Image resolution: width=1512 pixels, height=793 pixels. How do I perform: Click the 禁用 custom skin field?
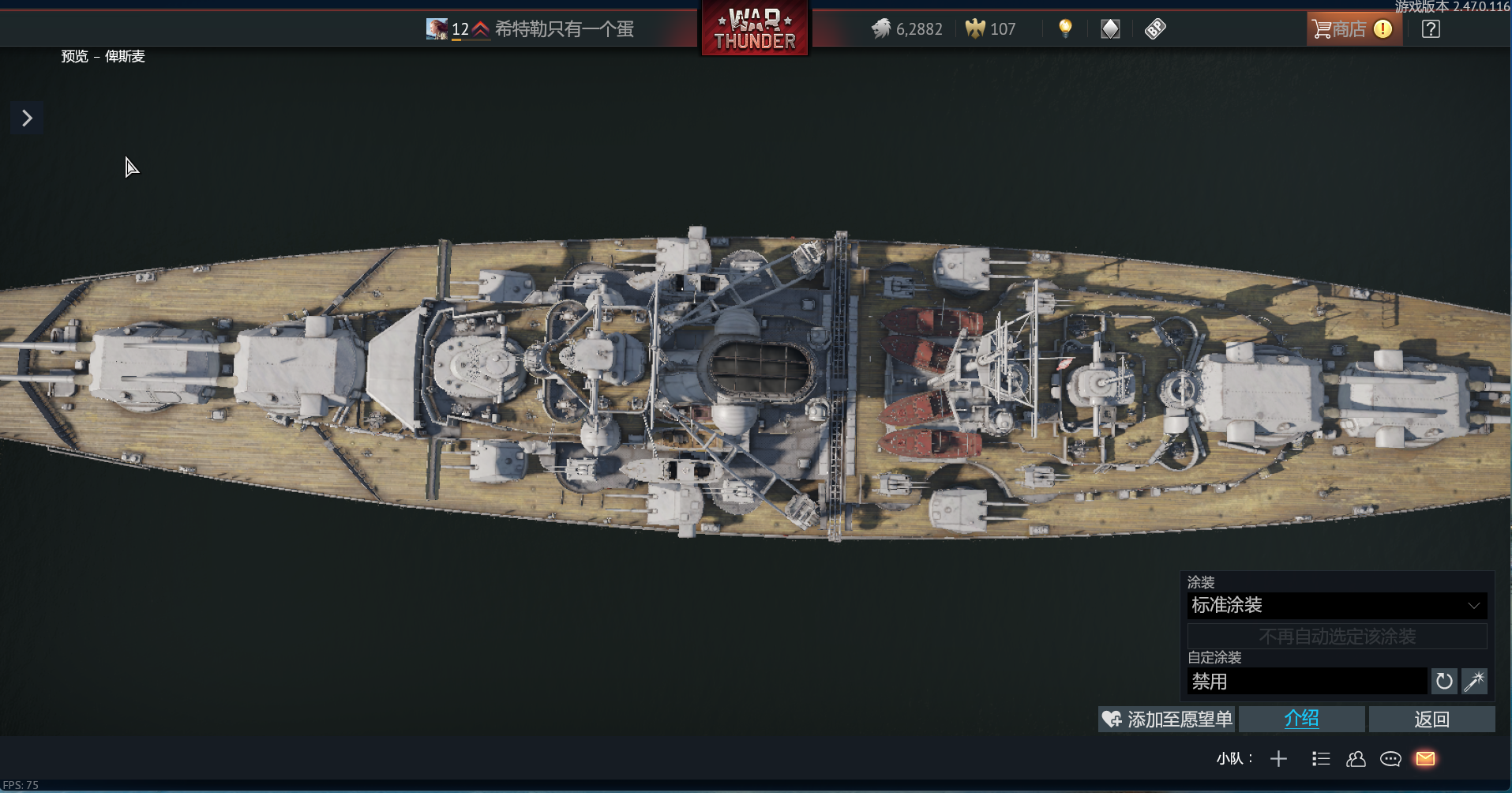(x=1307, y=682)
